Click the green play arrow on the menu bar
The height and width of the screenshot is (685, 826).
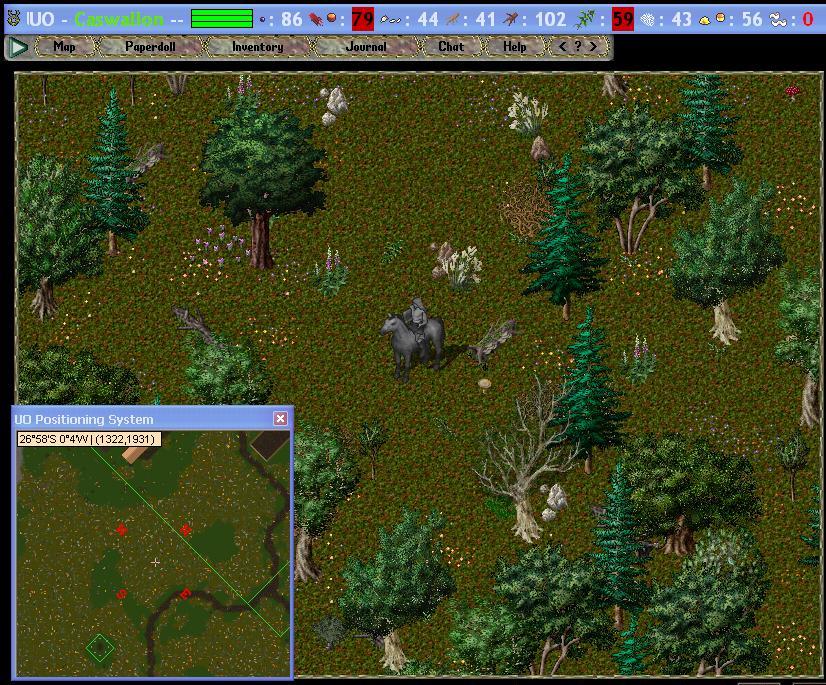[18, 47]
